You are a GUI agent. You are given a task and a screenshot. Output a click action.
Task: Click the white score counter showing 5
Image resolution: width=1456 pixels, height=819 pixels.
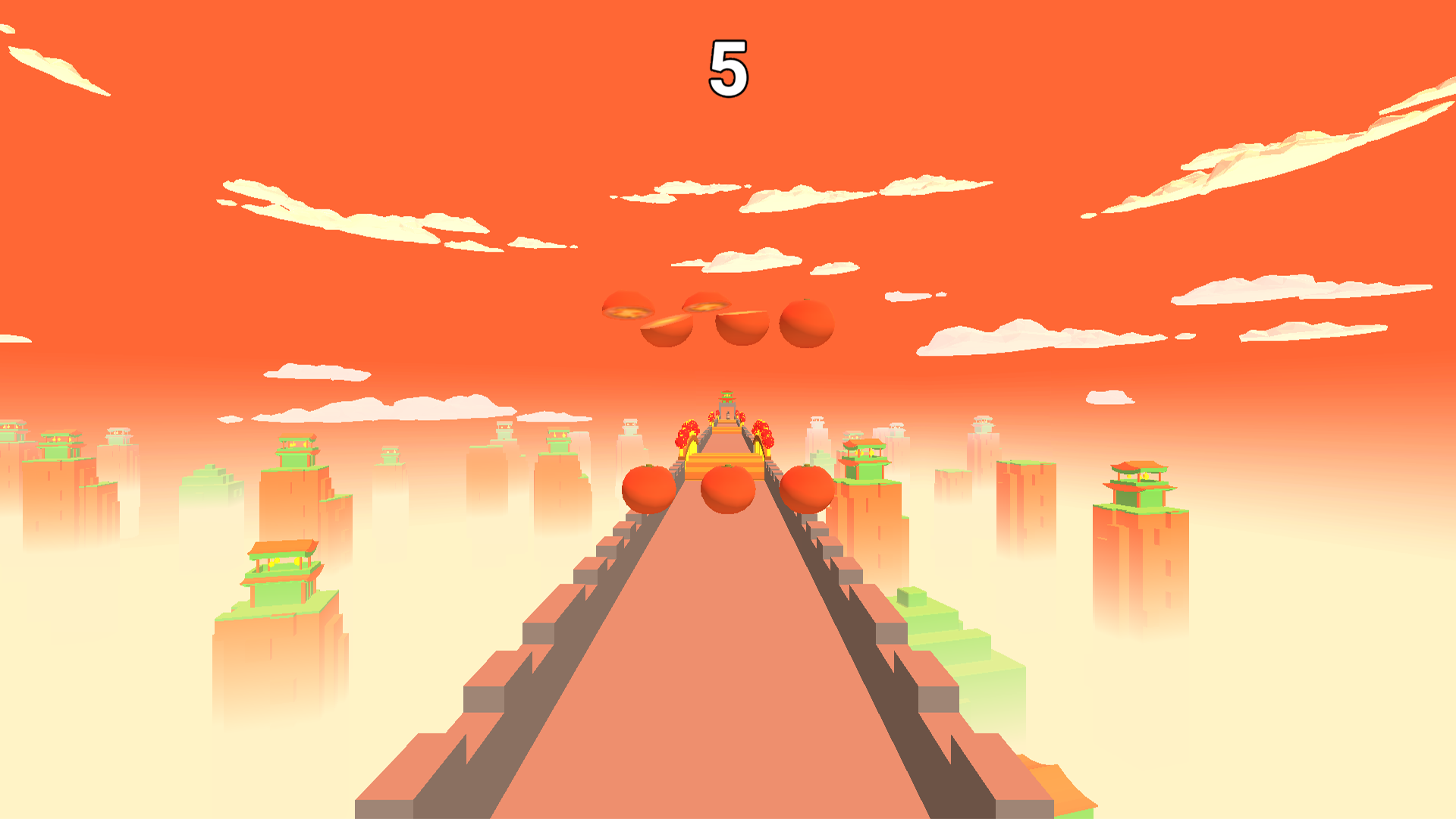coord(730,67)
